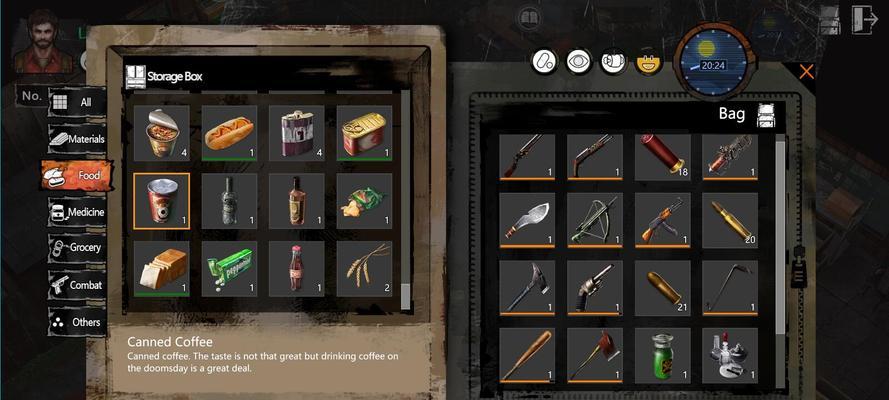Viewport: 889px width, 400px height.
Task: Click the green peppermint gum pack
Action: [228, 269]
